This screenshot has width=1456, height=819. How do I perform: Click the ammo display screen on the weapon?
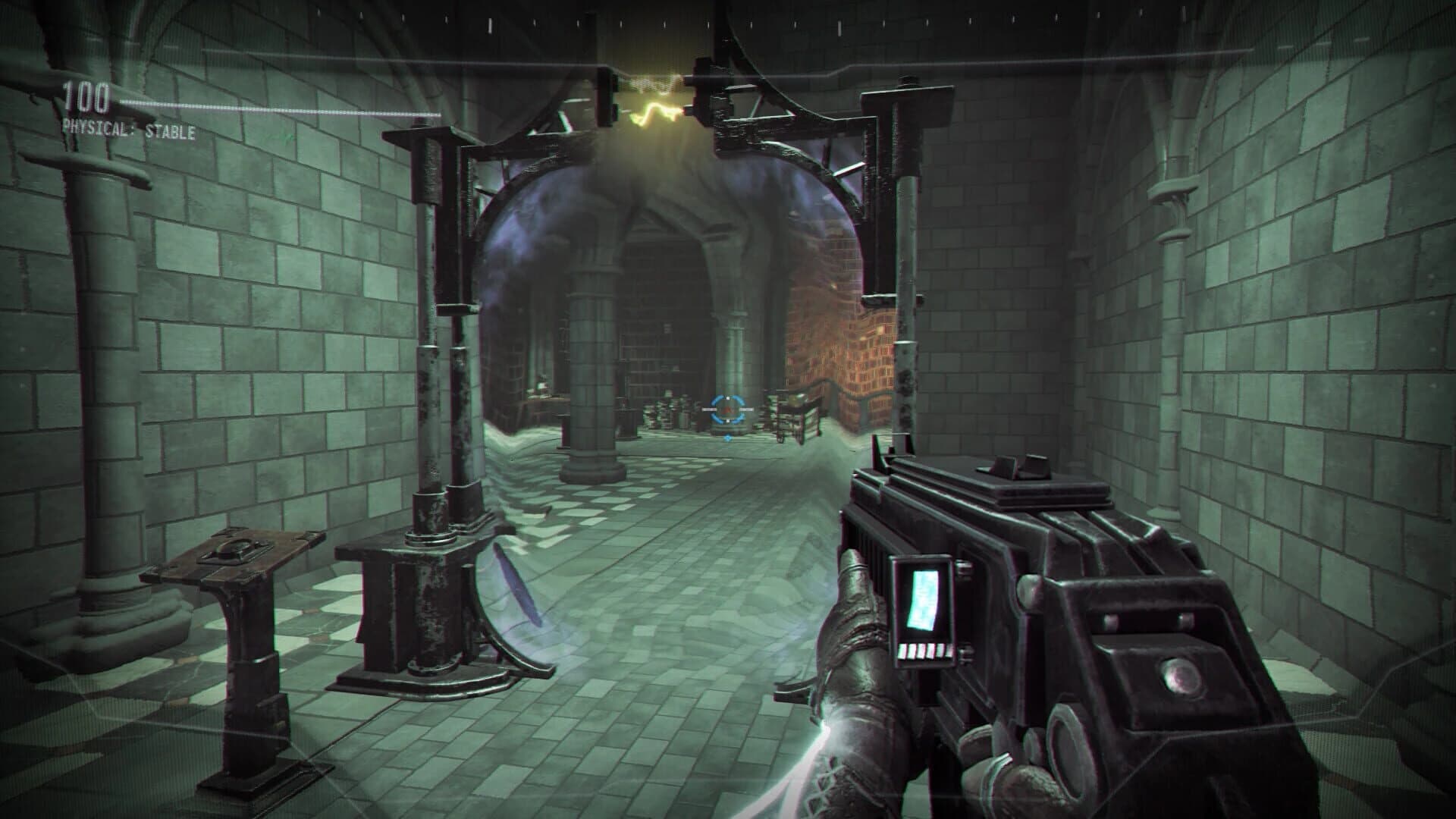pyautogui.click(x=922, y=599)
